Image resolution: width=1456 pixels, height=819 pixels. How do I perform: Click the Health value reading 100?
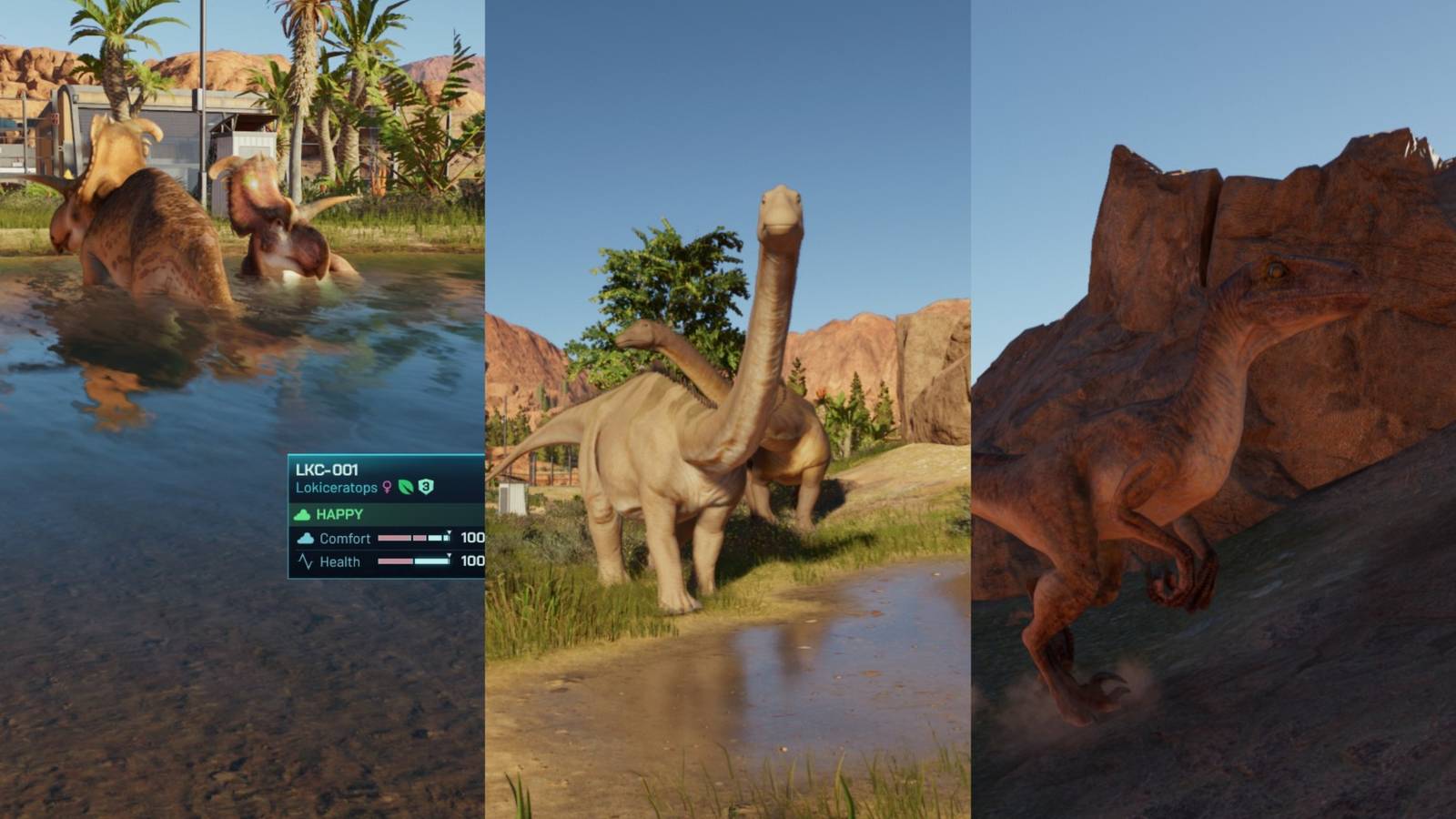(x=471, y=561)
